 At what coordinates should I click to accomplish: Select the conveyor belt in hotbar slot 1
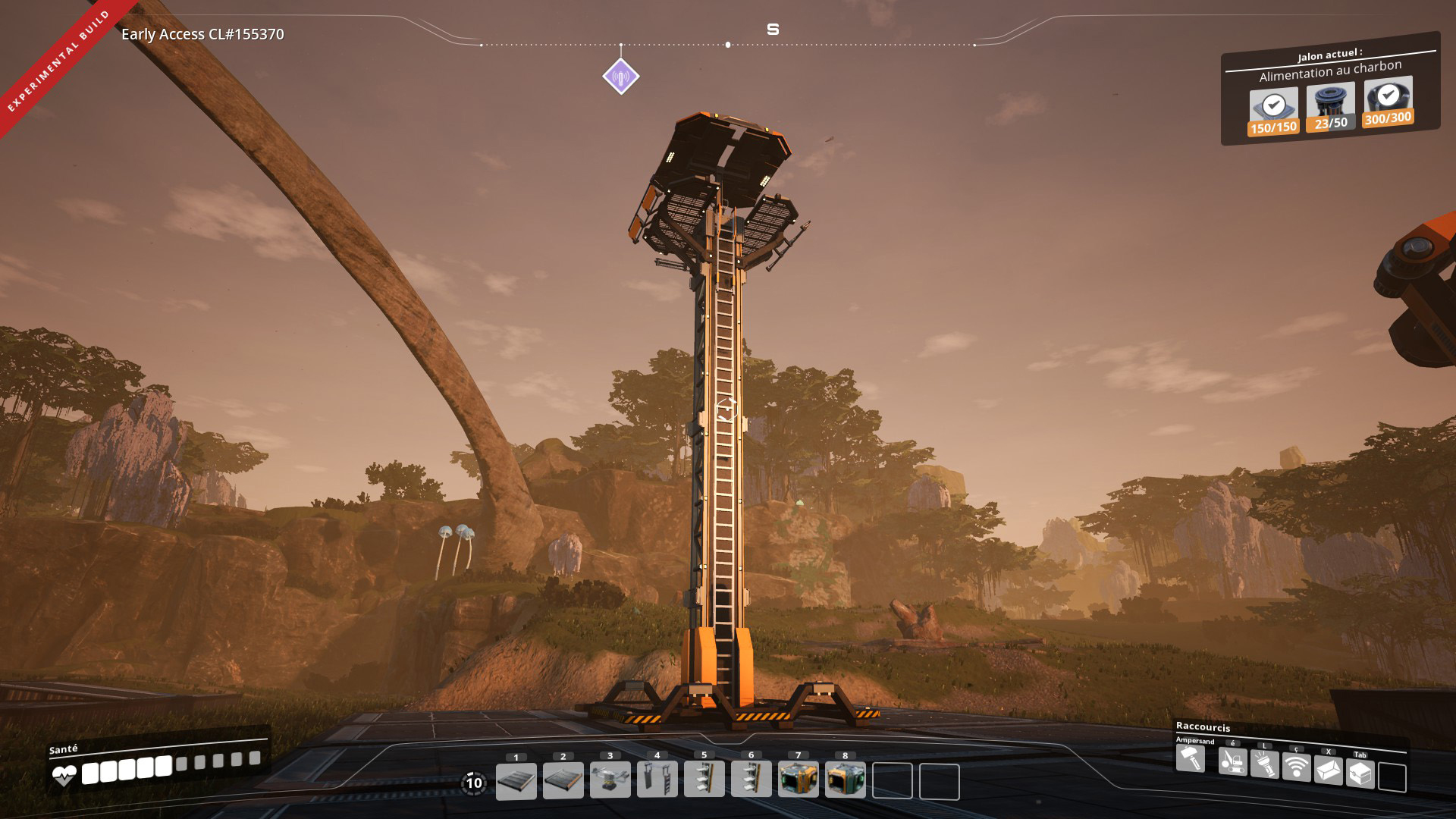click(x=516, y=780)
